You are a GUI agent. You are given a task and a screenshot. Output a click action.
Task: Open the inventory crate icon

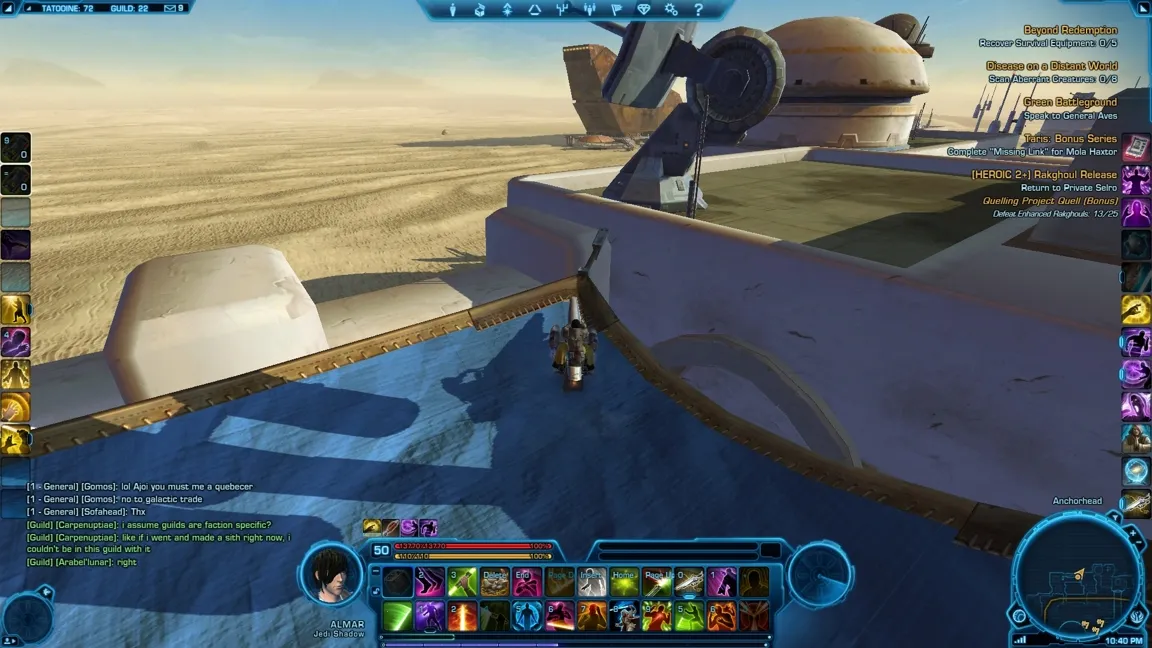click(x=480, y=10)
